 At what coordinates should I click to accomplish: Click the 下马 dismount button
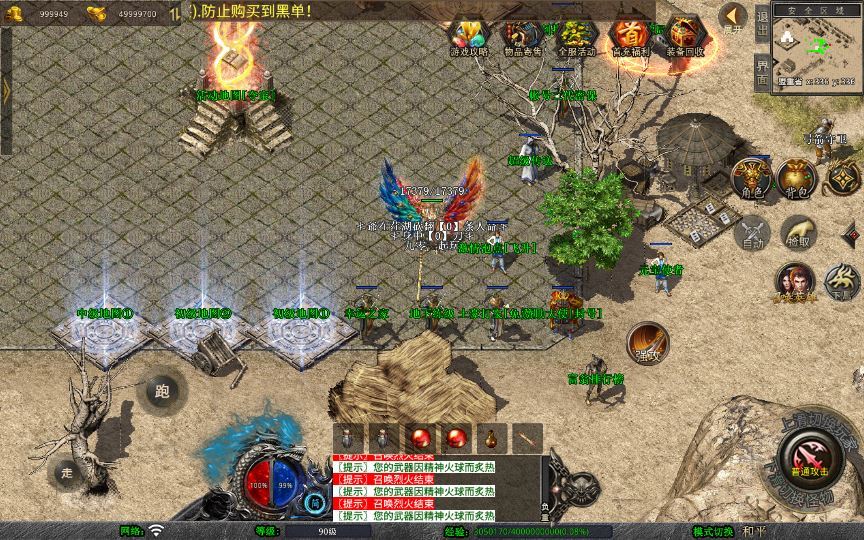click(842, 282)
